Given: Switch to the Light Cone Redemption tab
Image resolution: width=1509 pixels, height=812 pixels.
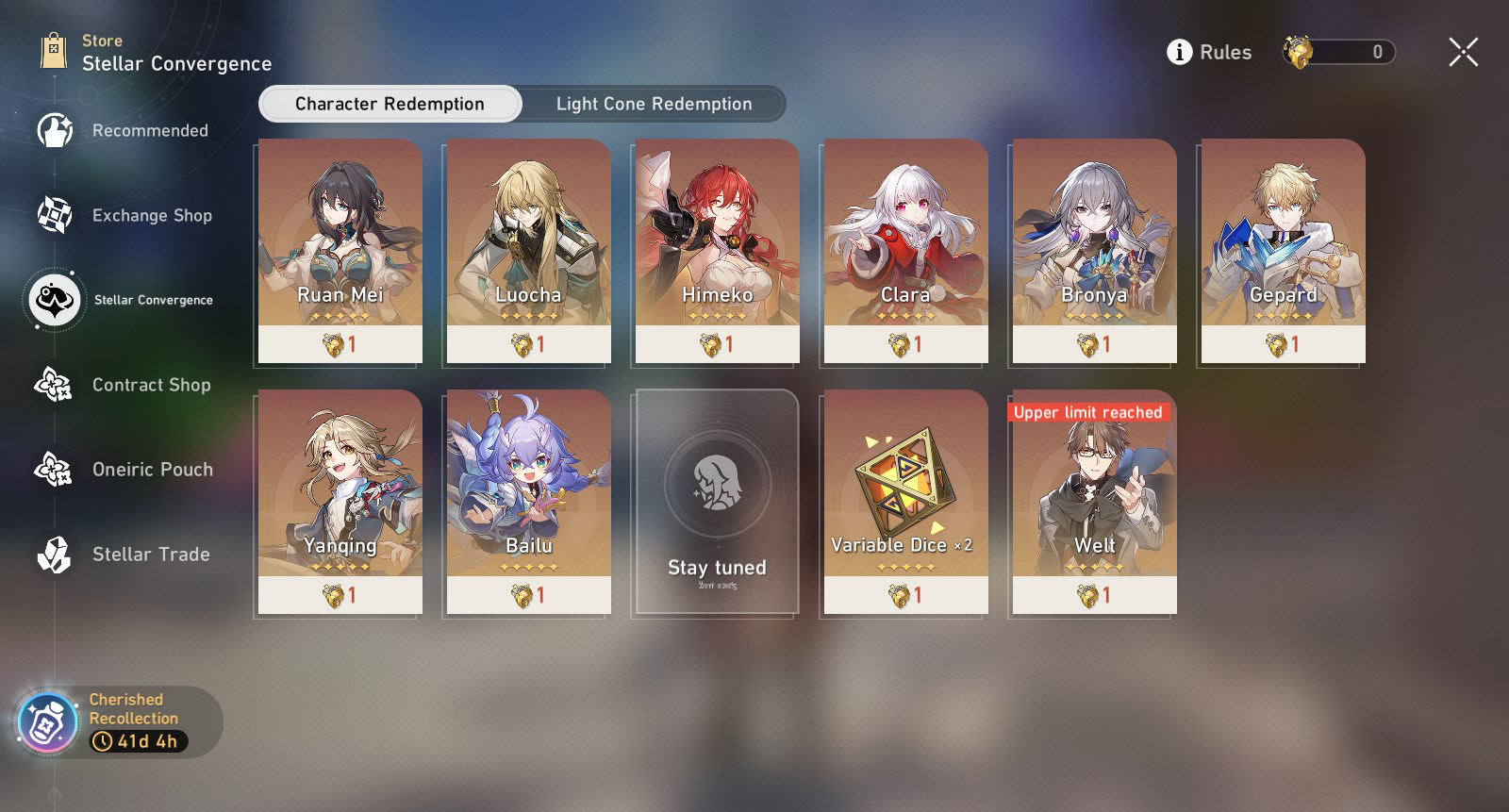Looking at the screenshot, I should [654, 104].
